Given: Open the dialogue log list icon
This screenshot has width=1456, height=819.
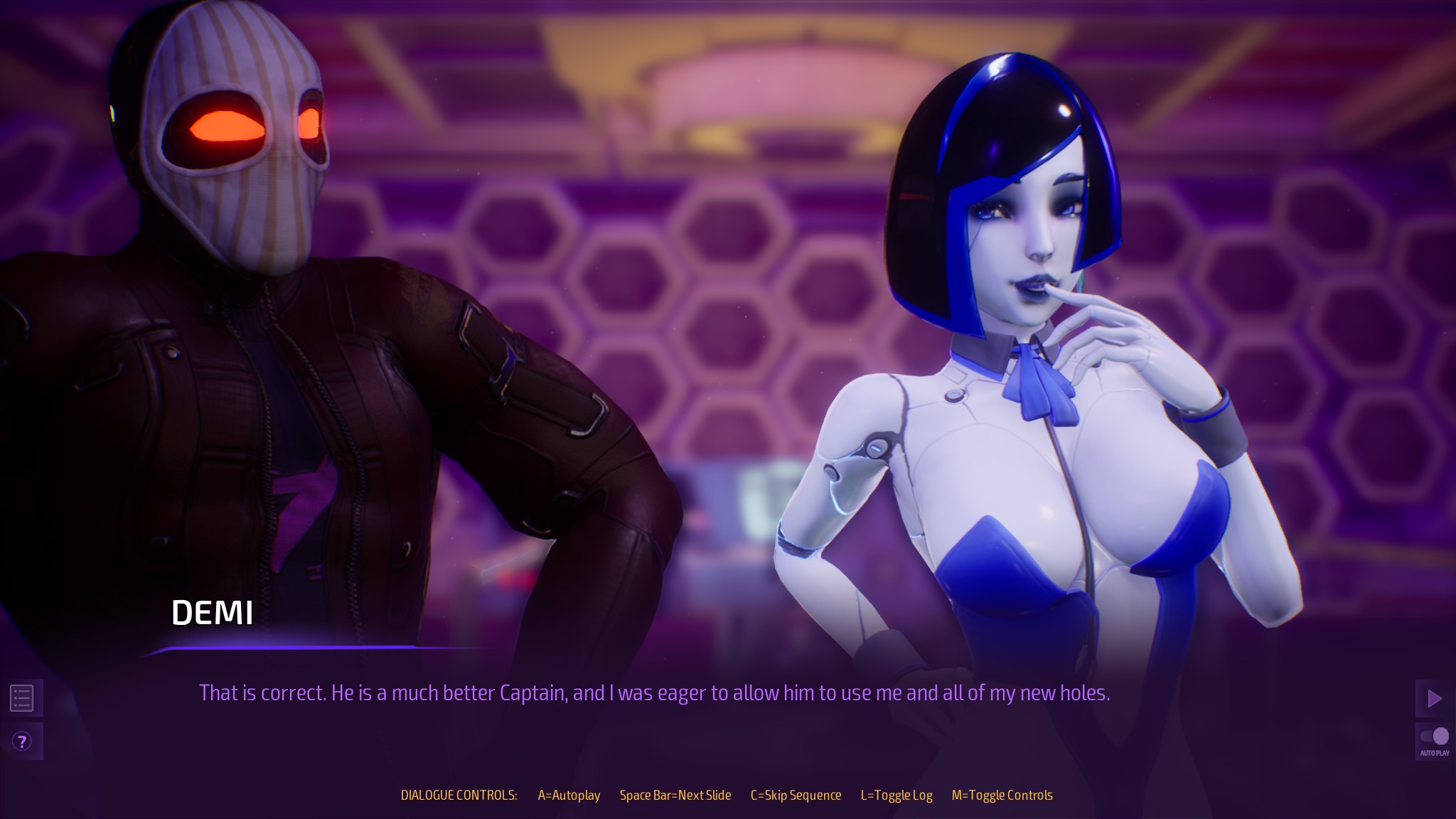Looking at the screenshot, I should coord(22,698).
